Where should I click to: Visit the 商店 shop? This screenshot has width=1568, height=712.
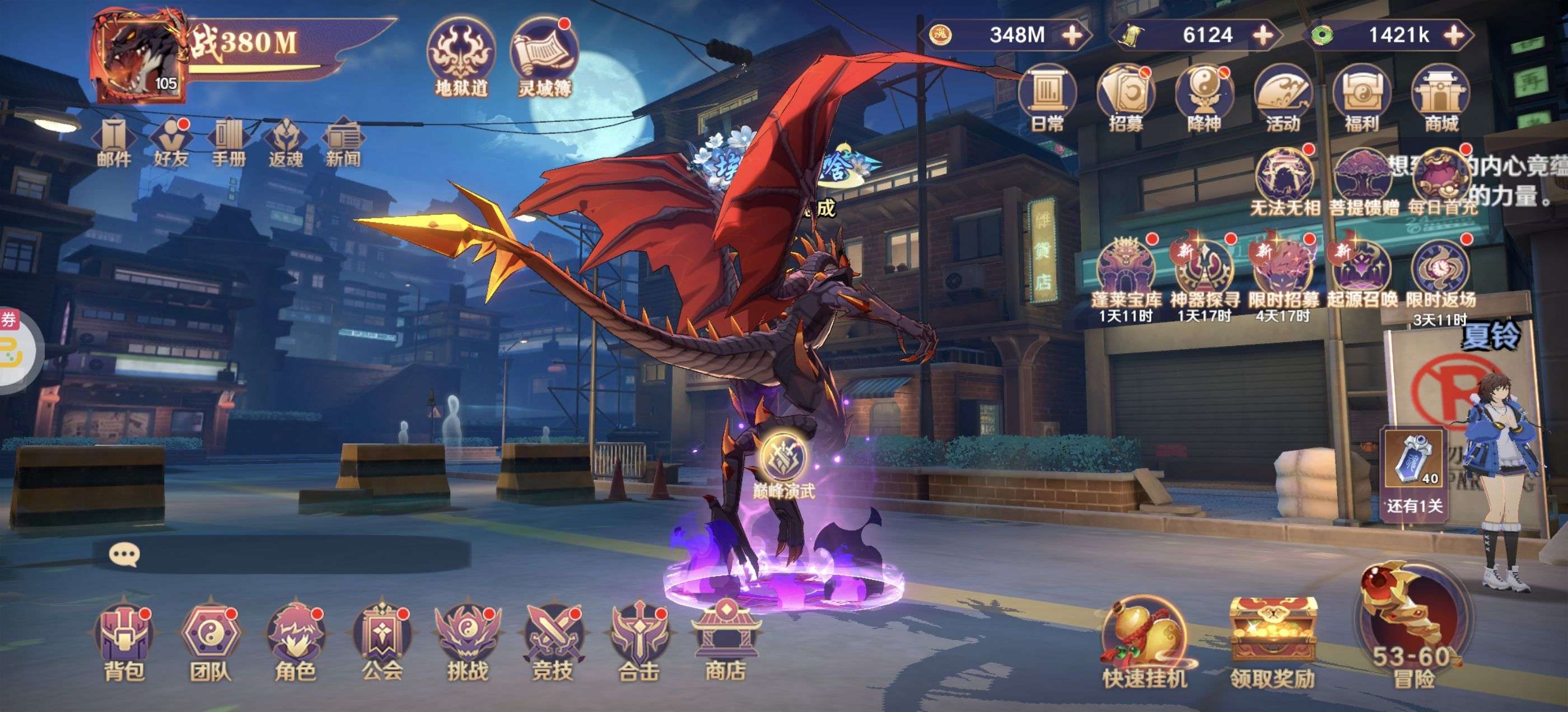pos(725,642)
